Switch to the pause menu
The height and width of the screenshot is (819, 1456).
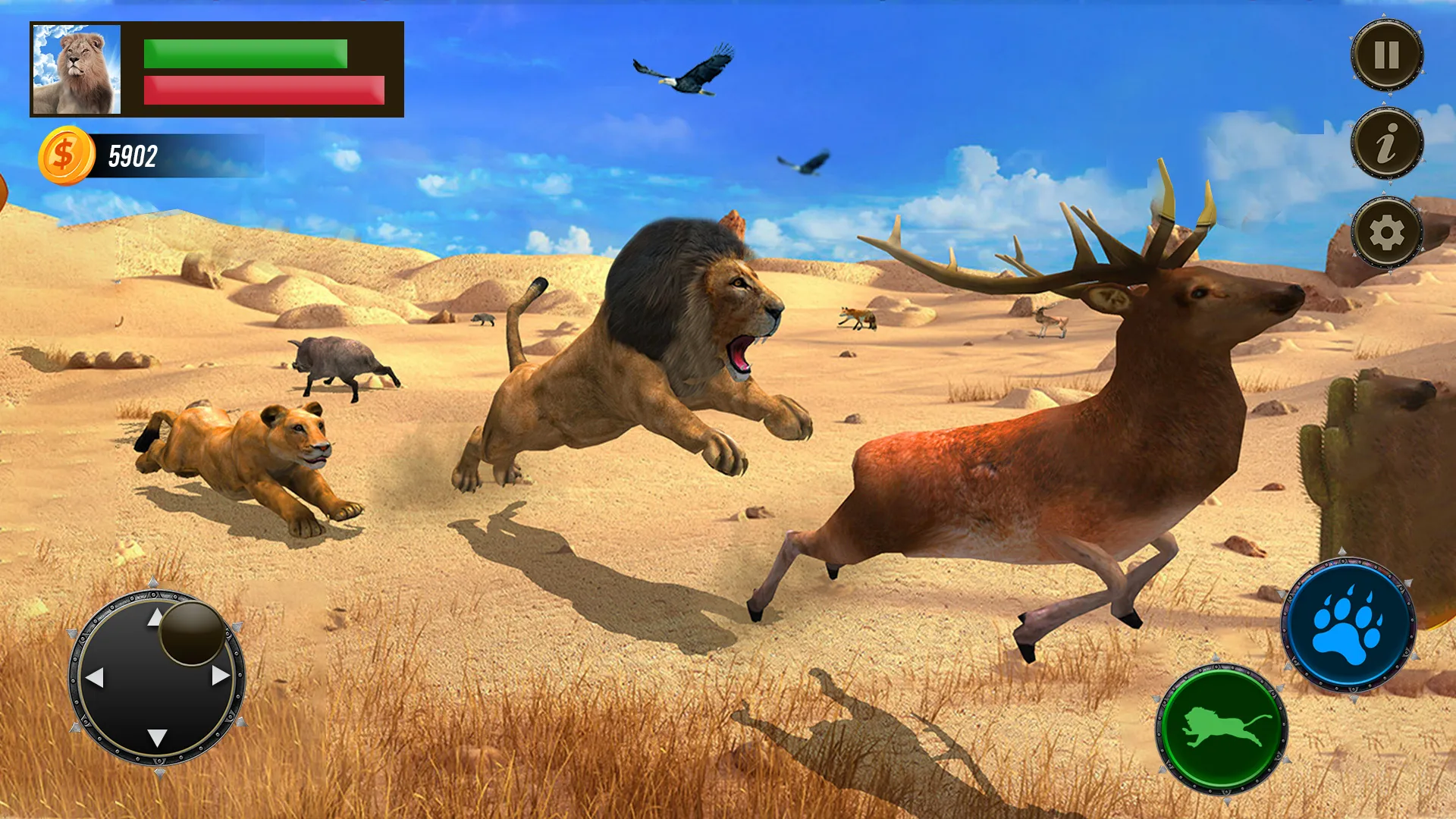tap(1387, 54)
